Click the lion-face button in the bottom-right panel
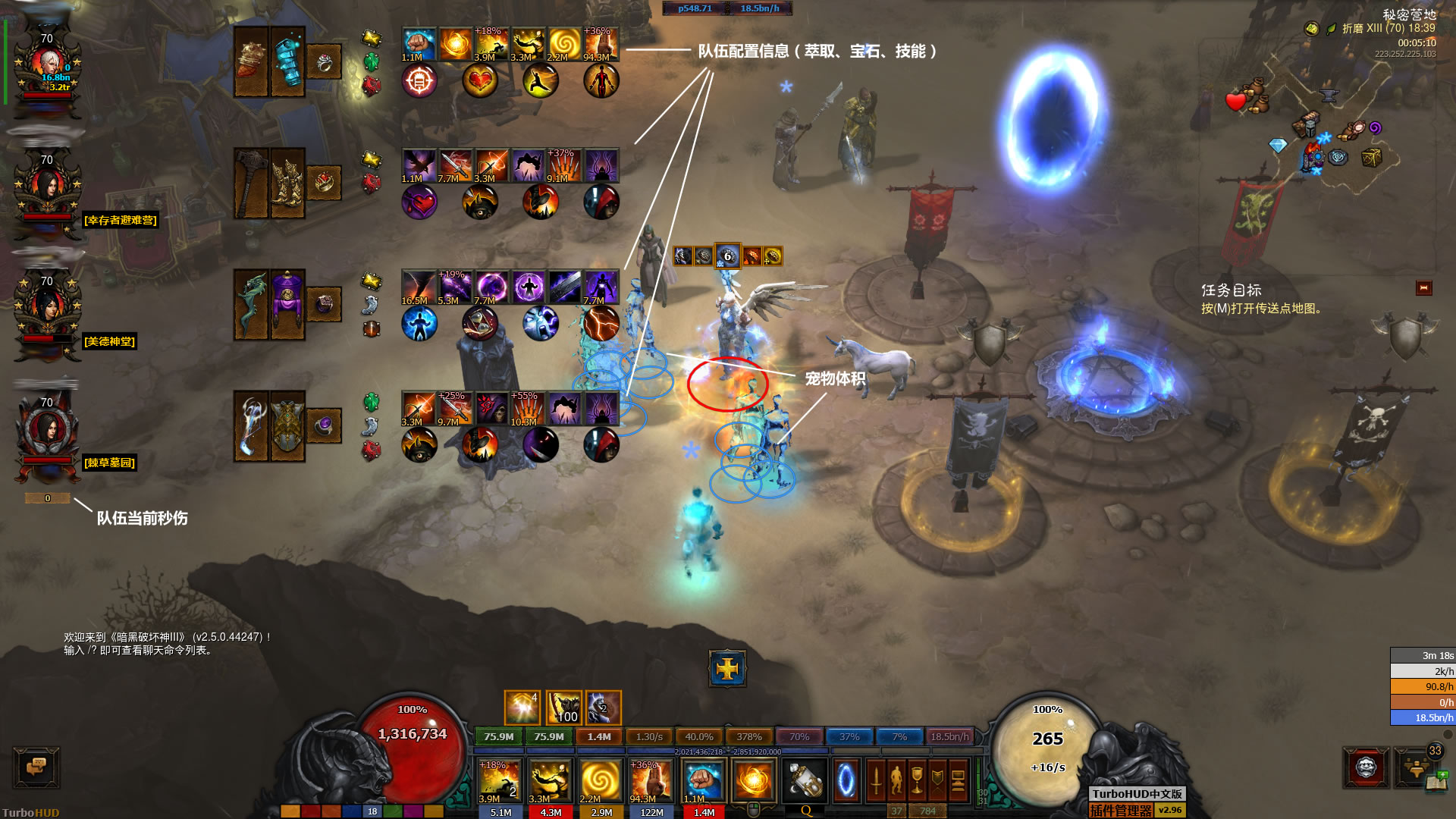The width and height of the screenshot is (1456, 819). coord(1366,767)
